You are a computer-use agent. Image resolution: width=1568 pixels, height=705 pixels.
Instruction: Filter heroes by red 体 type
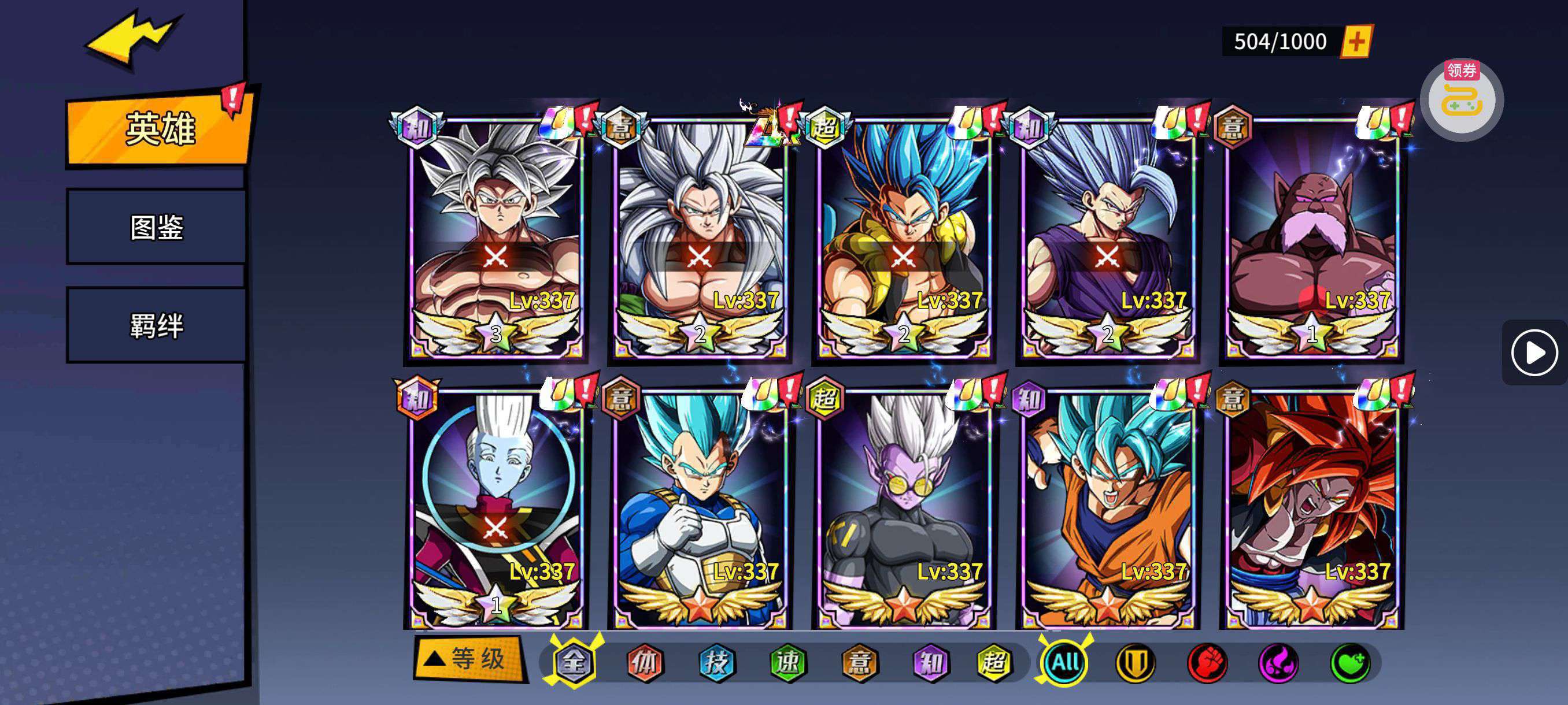[x=645, y=662]
